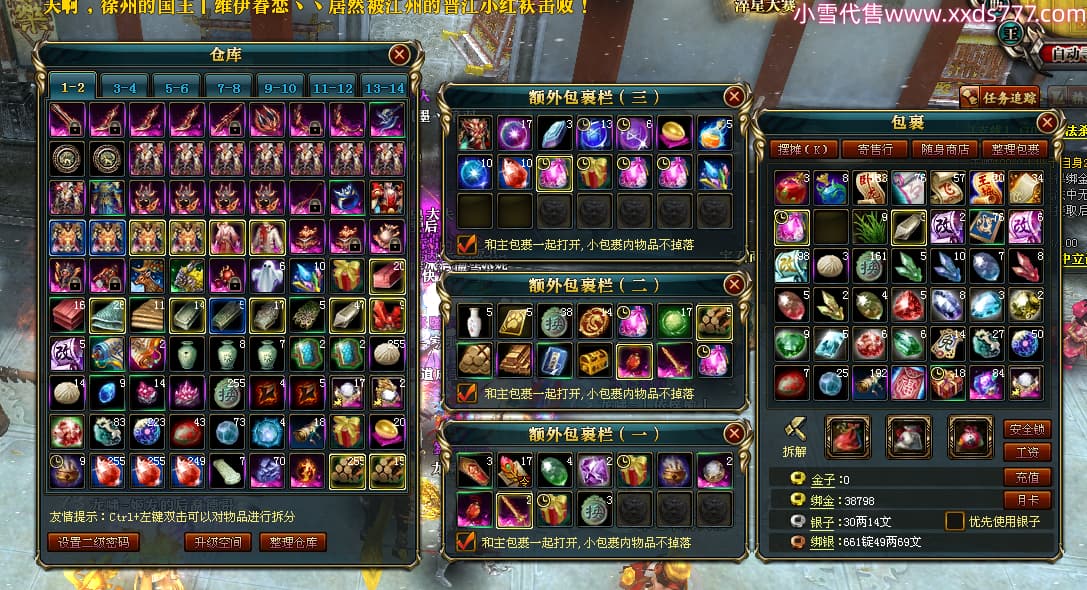Open the 月卡 monthly card button

click(x=1027, y=499)
